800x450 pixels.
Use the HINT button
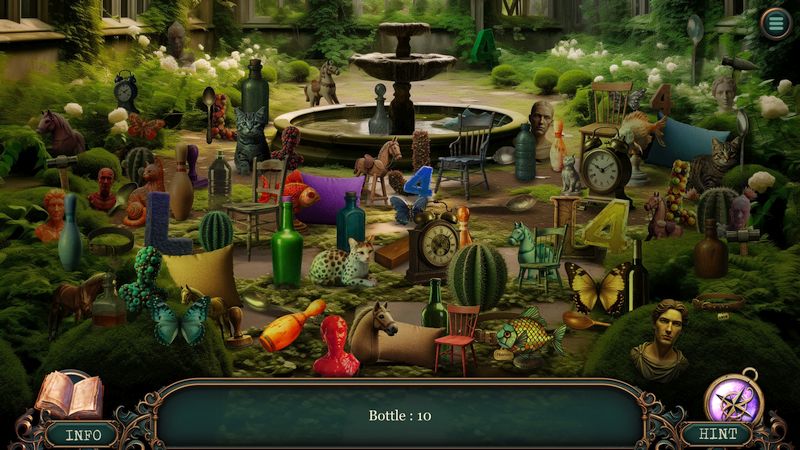click(x=717, y=435)
